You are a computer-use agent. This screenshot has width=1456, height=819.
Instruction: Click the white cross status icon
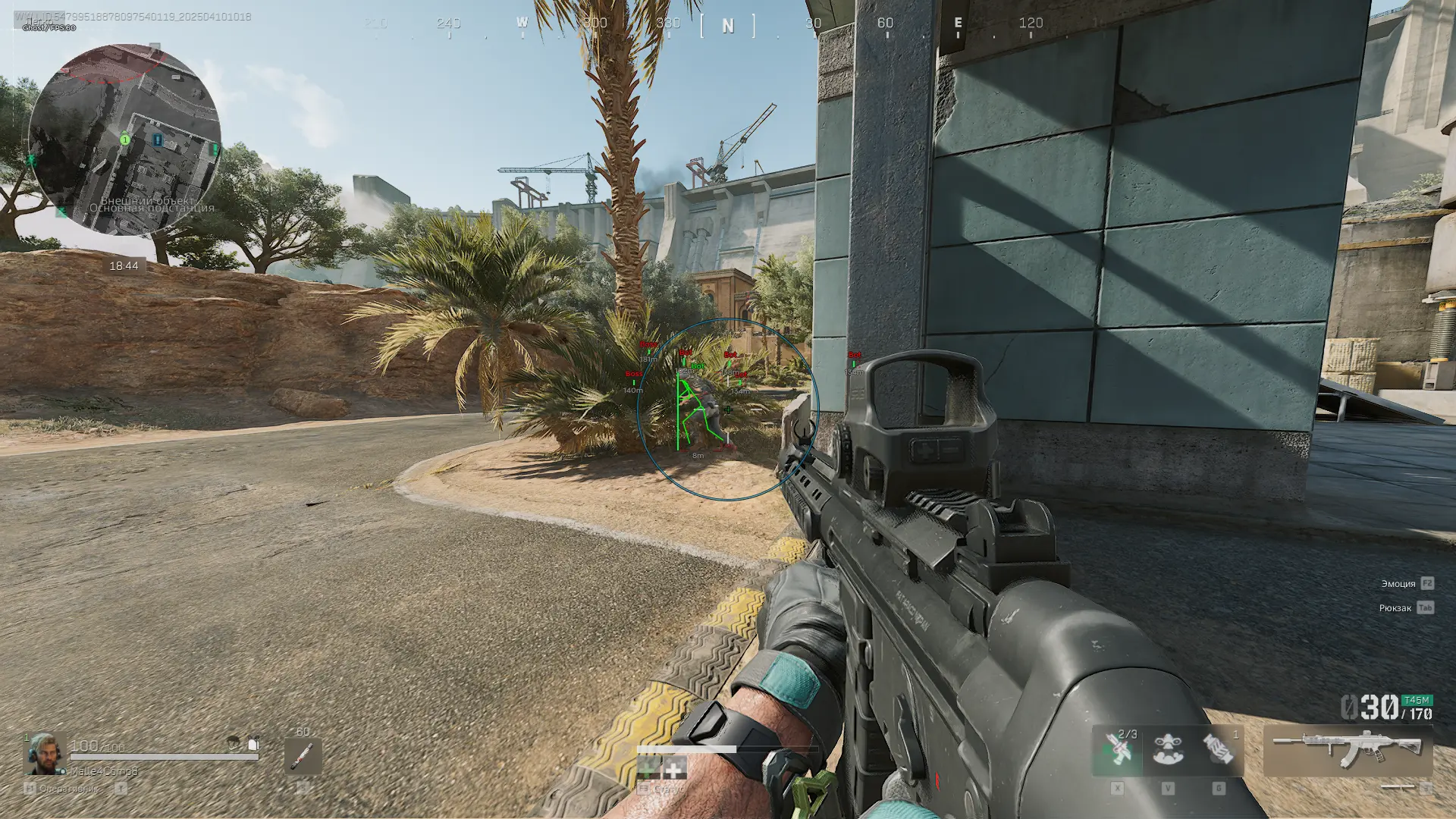pyautogui.click(x=674, y=770)
